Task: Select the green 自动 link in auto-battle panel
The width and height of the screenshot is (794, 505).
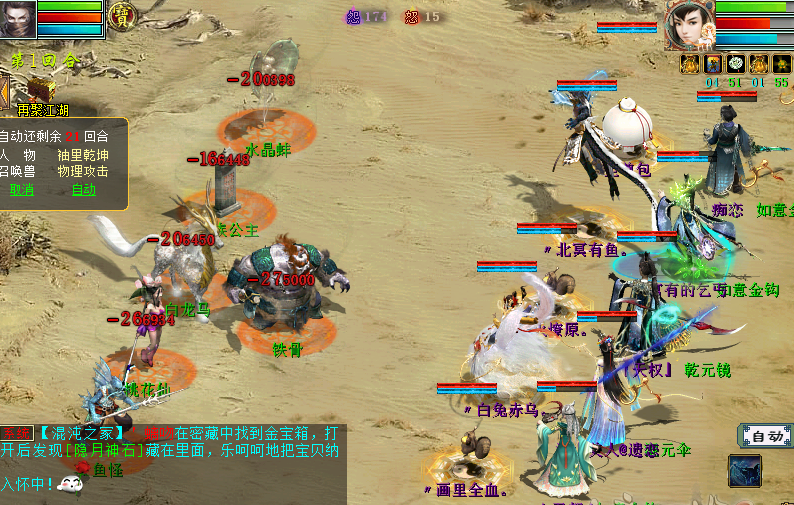Action: pyautogui.click(x=84, y=189)
